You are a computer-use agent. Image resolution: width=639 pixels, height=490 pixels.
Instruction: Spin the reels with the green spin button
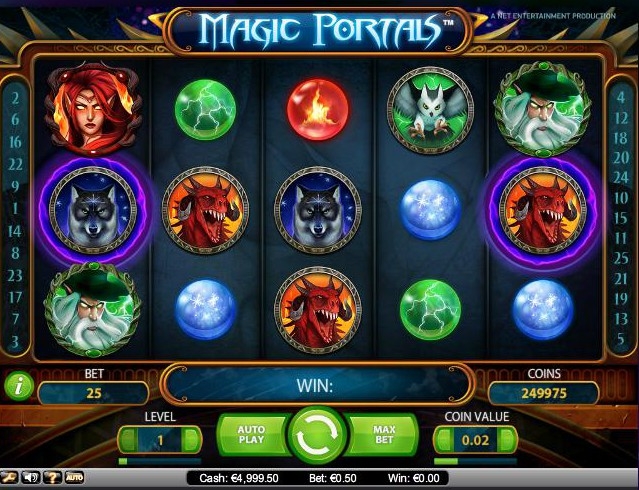click(319, 436)
